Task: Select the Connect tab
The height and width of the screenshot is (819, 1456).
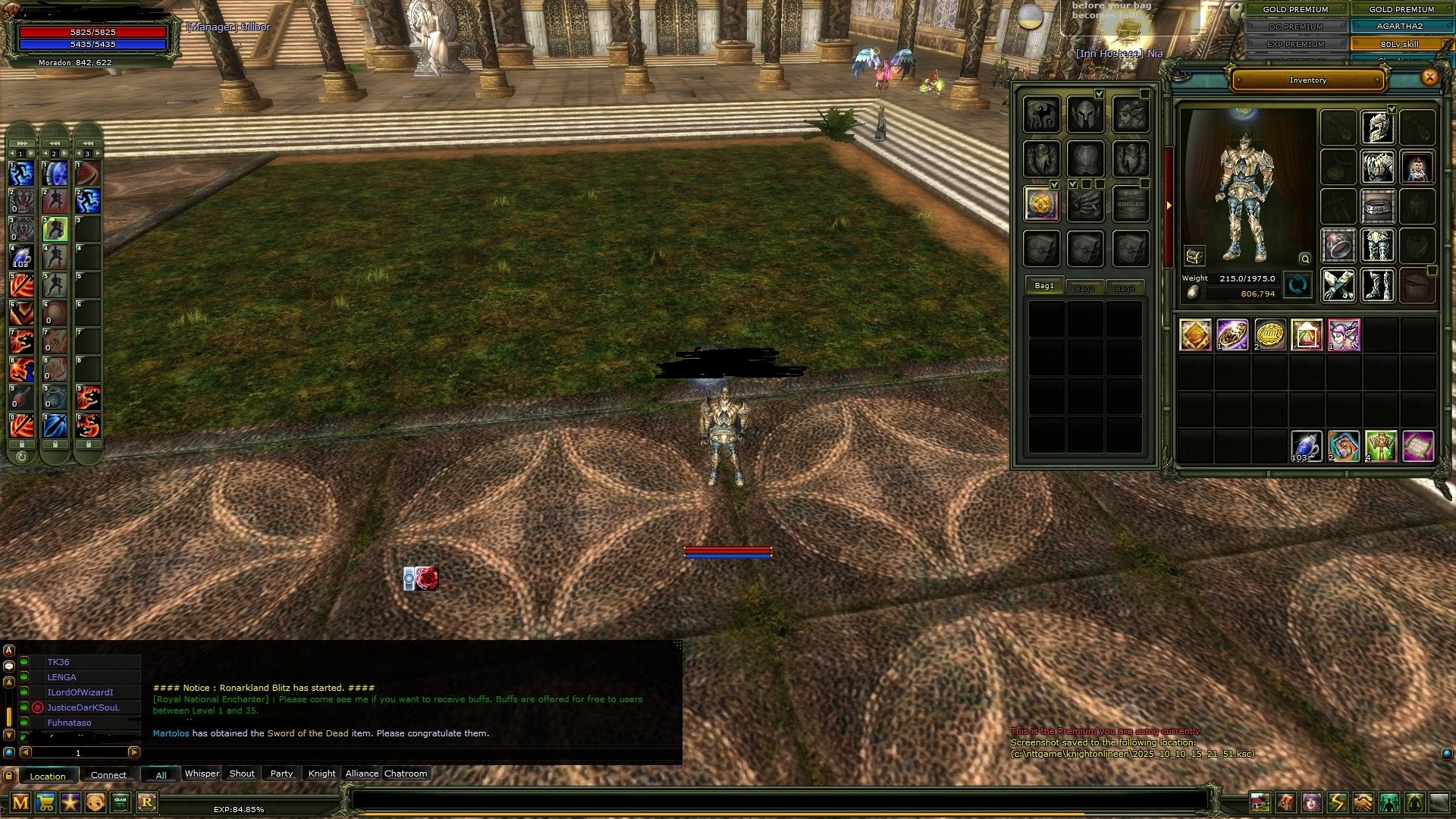Action: point(108,775)
